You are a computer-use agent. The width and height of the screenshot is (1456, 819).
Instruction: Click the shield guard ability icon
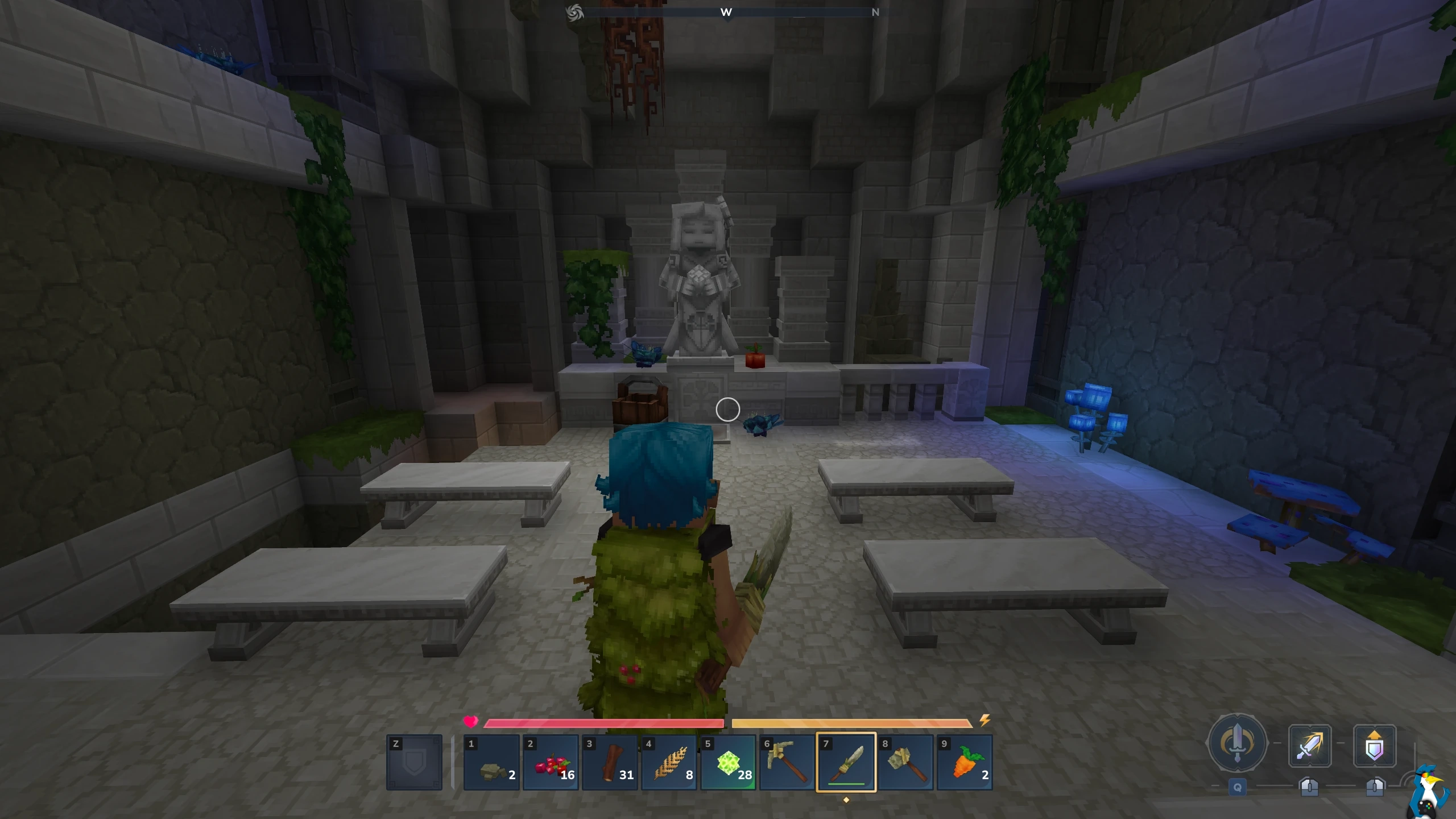point(1375,746)
